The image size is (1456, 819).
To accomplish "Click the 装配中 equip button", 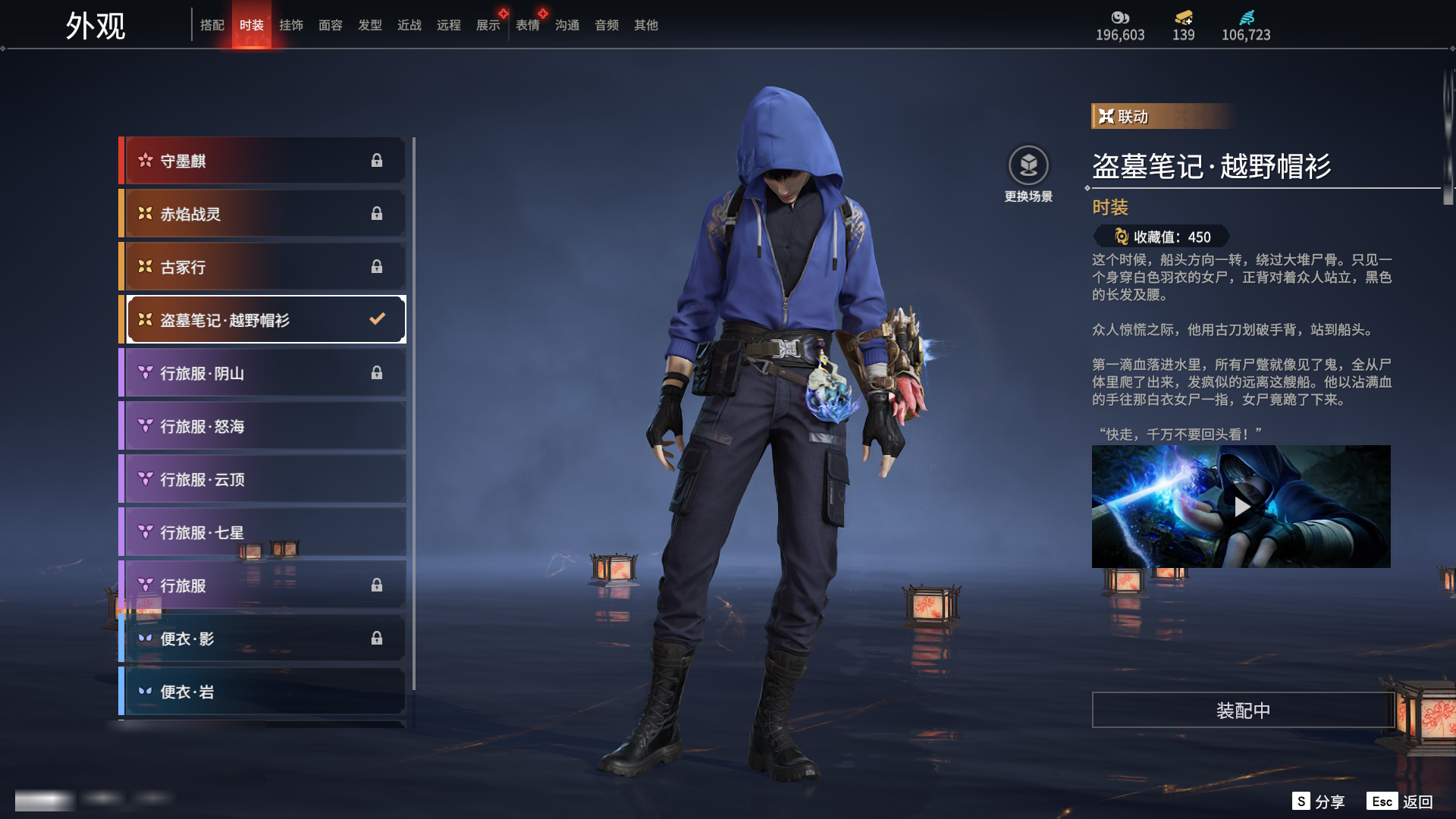I will point(1243,711).
